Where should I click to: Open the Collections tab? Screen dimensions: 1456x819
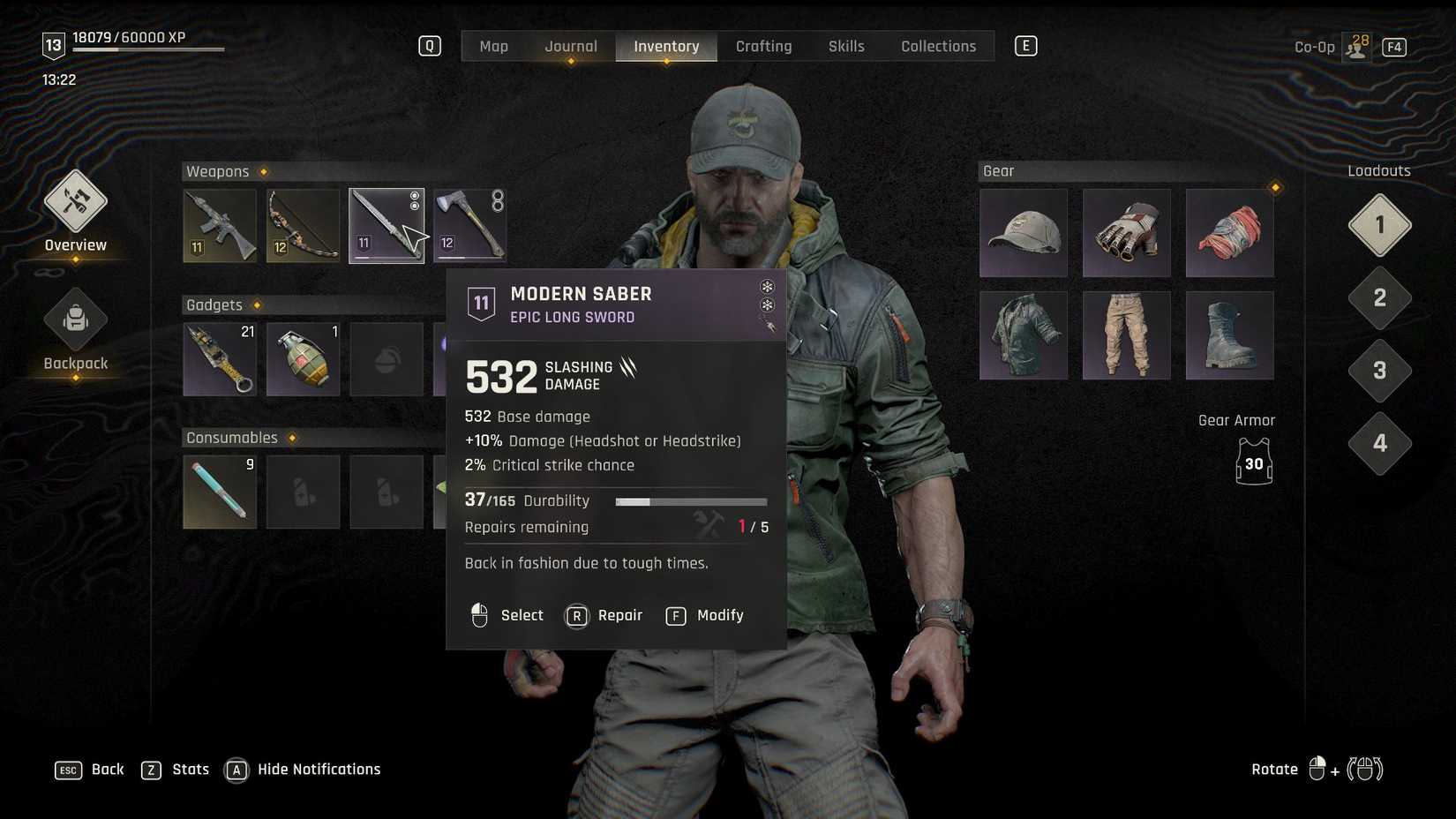coord(938,46)
